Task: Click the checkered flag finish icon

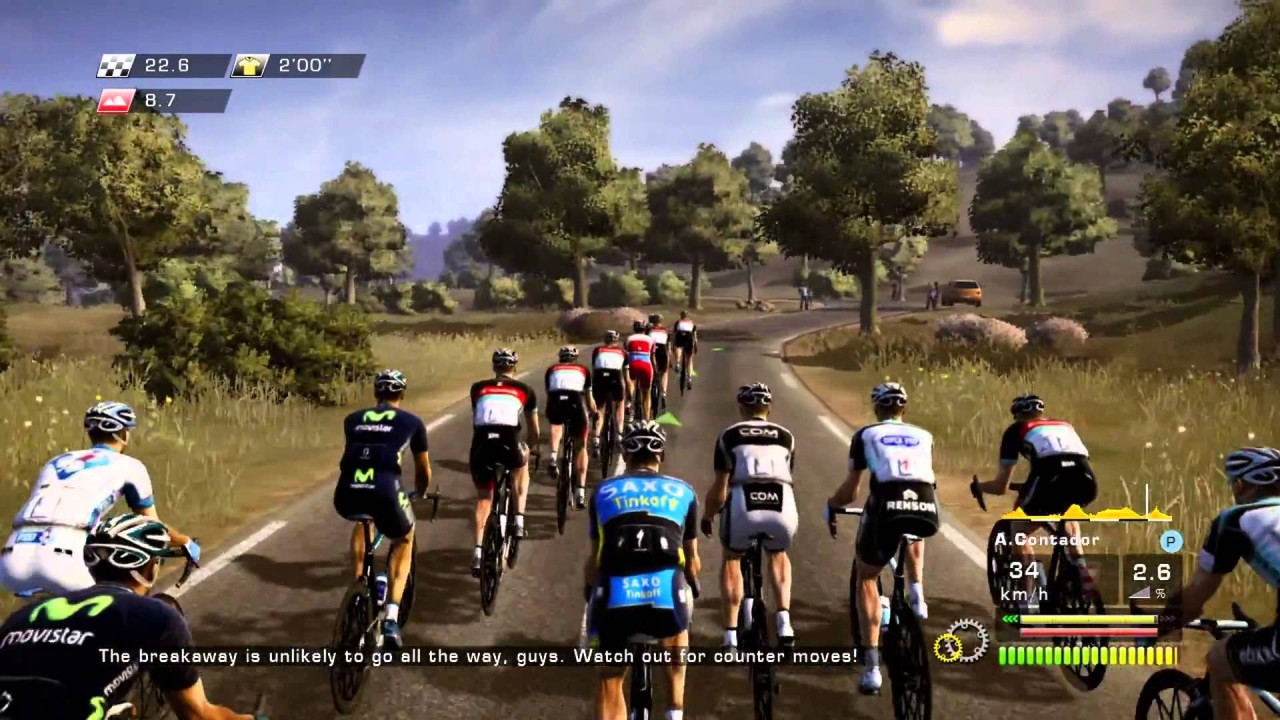Action: [x=116, y=66]
